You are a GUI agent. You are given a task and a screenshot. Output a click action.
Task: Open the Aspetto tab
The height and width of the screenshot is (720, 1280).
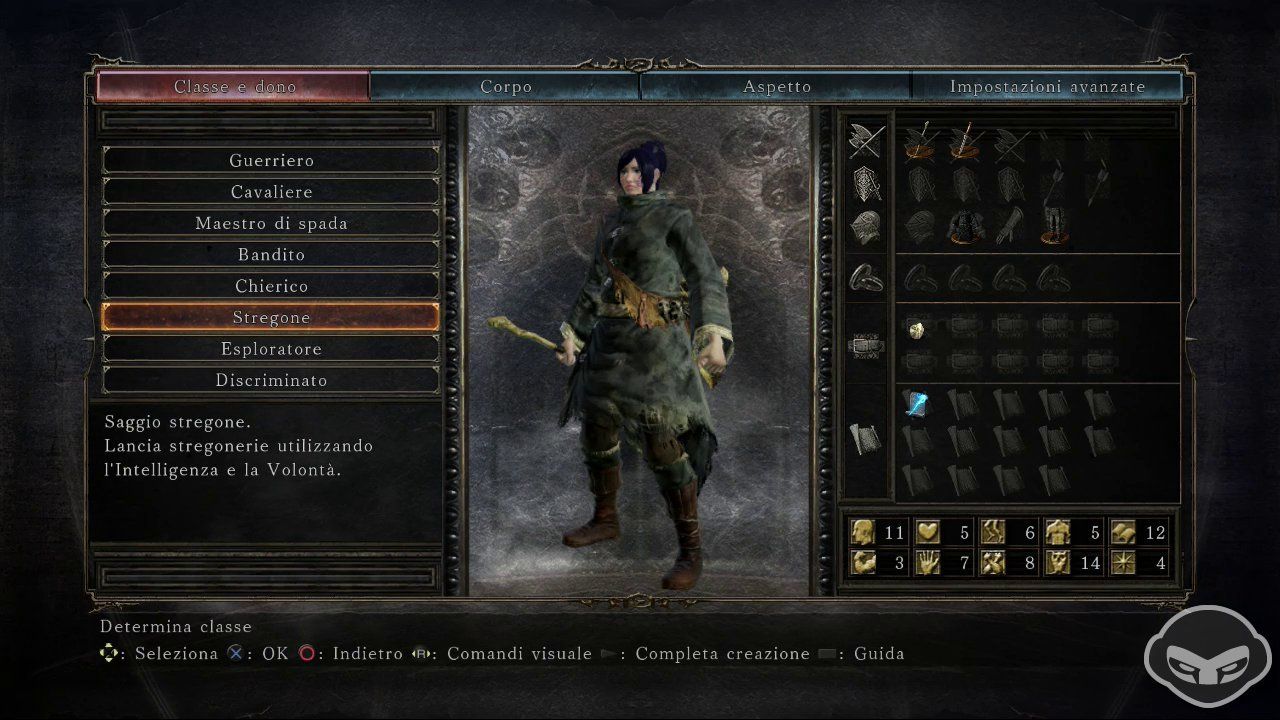(x=777, y=86)
